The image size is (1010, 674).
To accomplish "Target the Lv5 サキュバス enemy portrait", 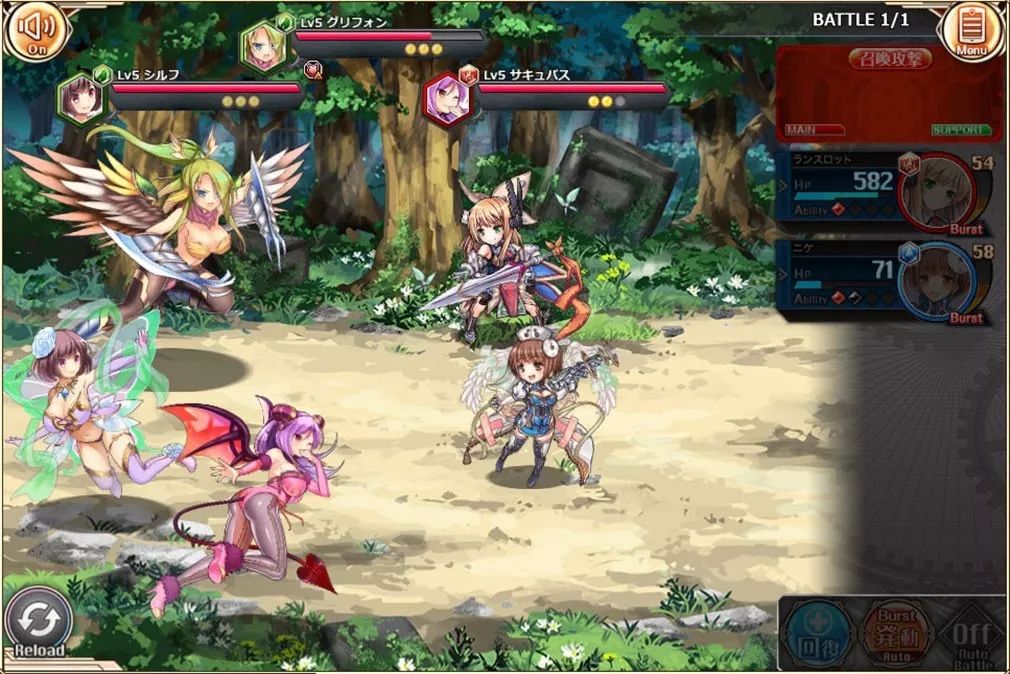I will [x=447, y=98].
